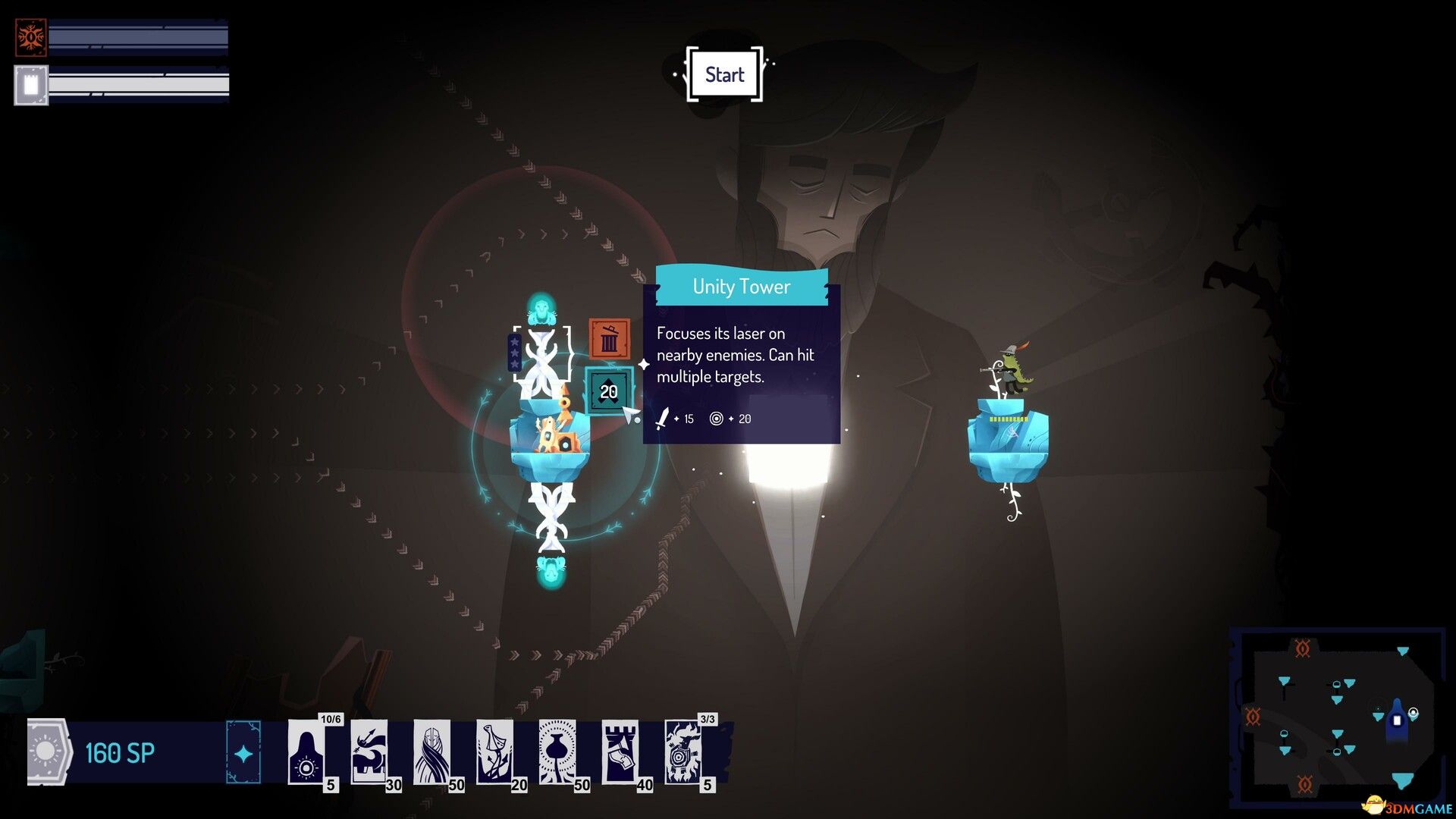Select the bell flower card costing 20
Image resolution: width=1456 pixels, height=819 pixels.
click(x=495, y=753)
